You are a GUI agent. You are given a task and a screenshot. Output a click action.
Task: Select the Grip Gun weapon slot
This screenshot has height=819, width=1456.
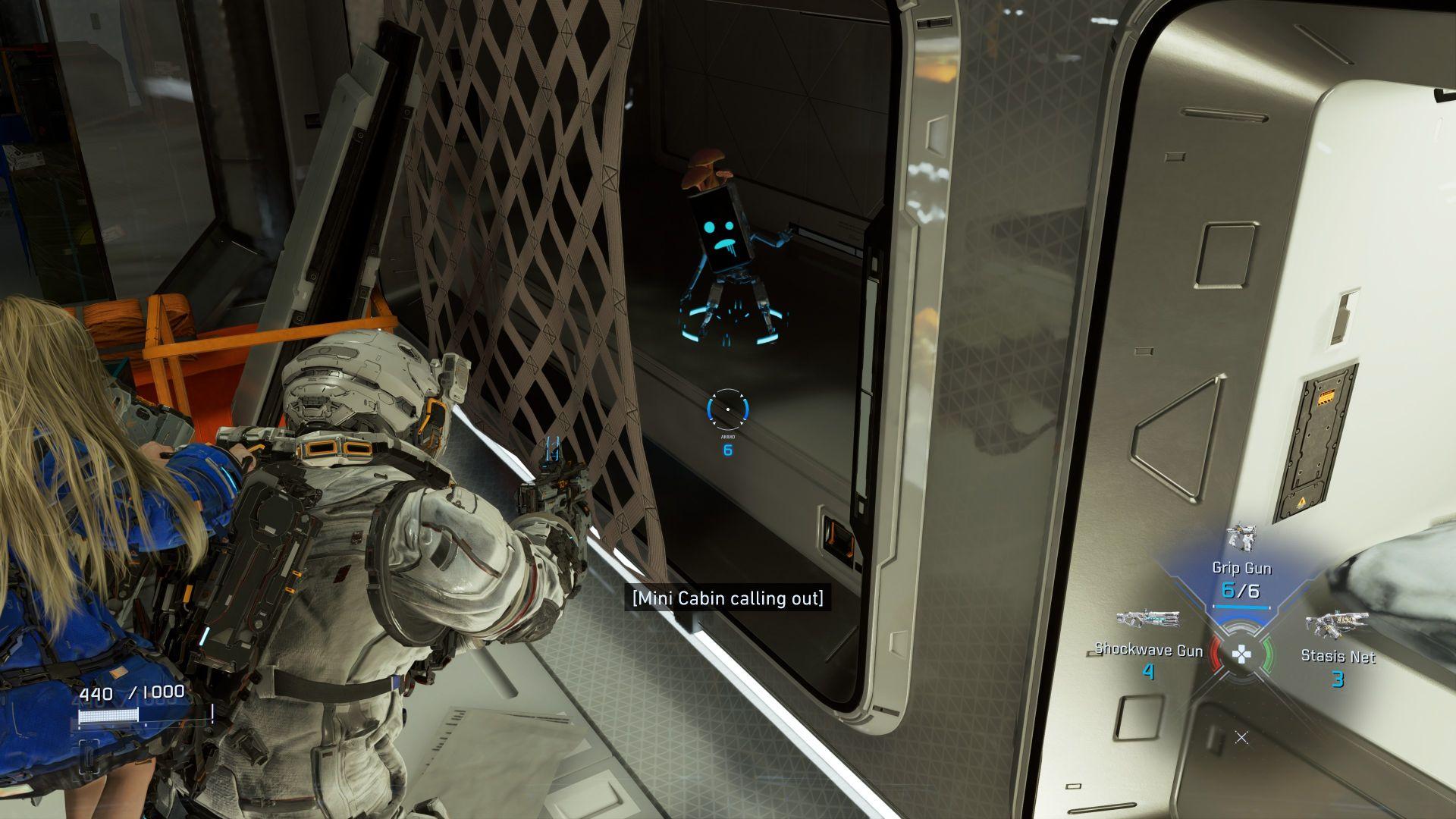tap(1241, 569)
